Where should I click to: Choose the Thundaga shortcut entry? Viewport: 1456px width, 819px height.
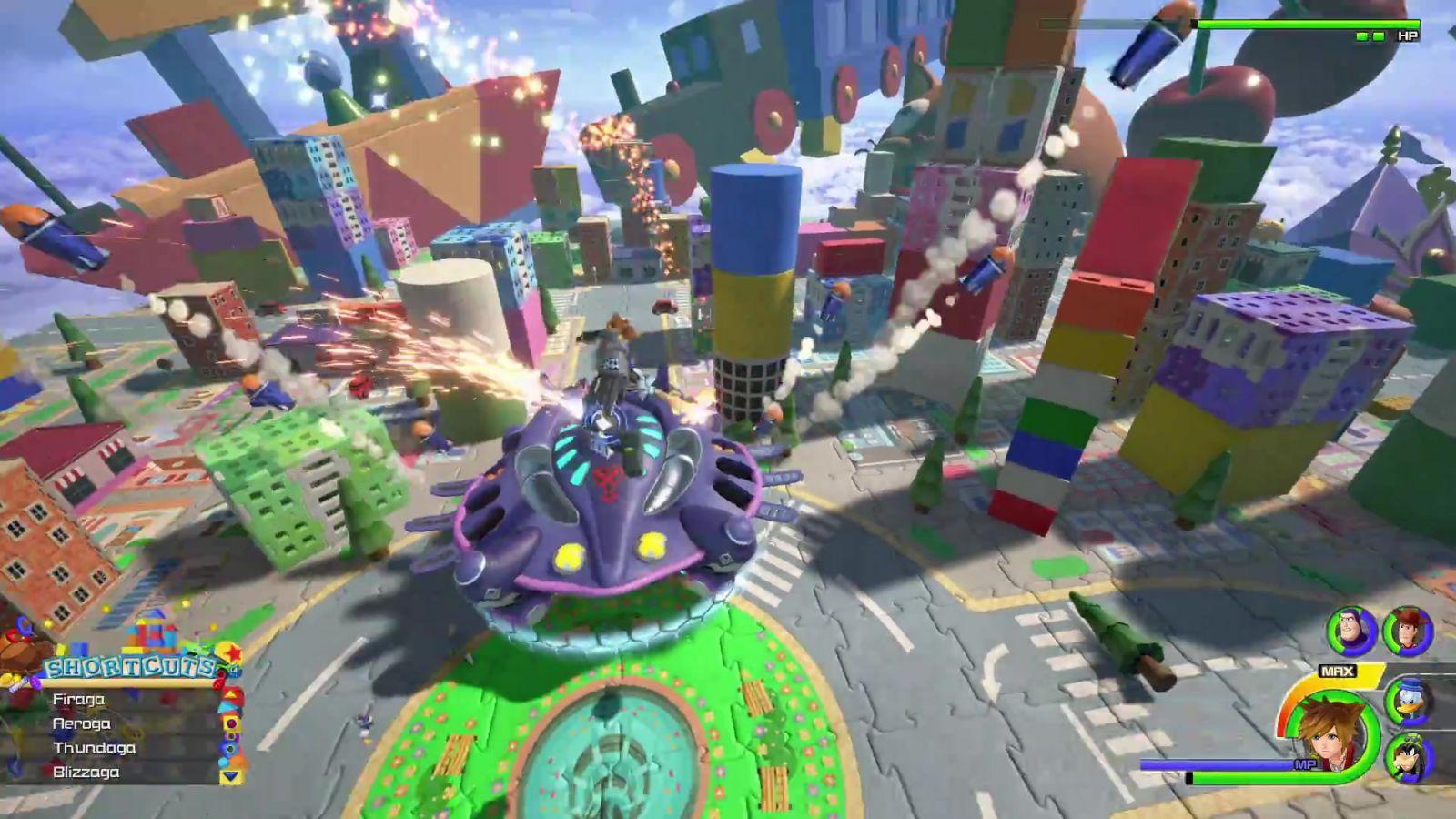coord(94,748)
